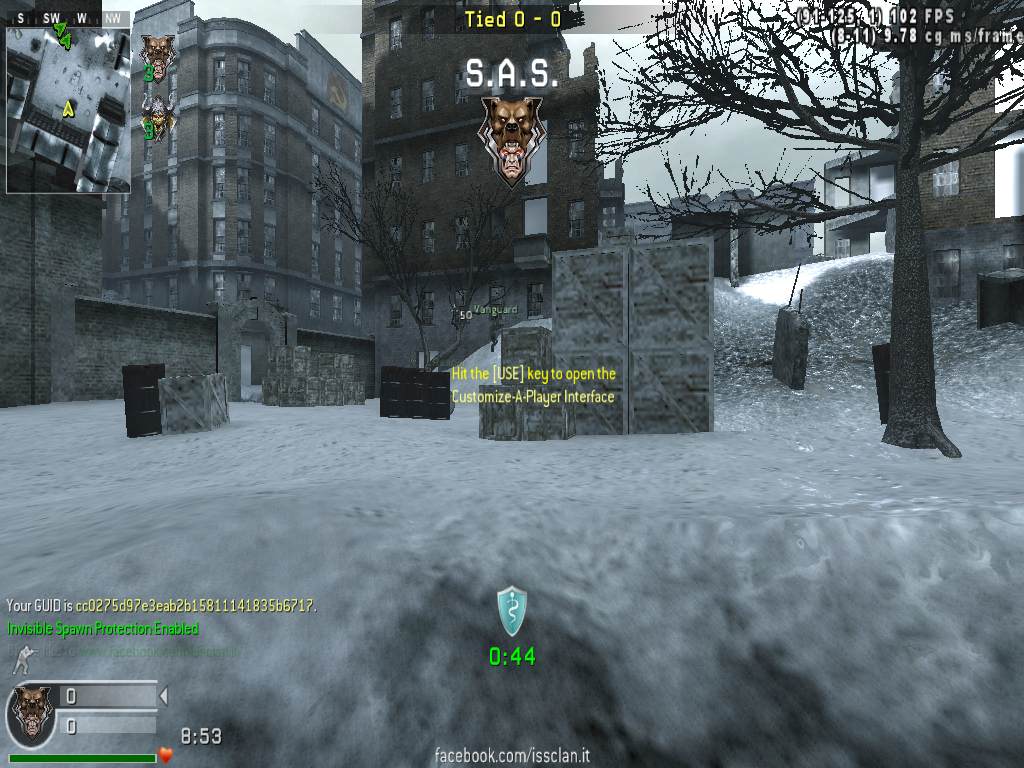This screenshot has width=1024, height=768.
Task: Select the horned-helmet team icon beside the minimap
Action: 157,115
